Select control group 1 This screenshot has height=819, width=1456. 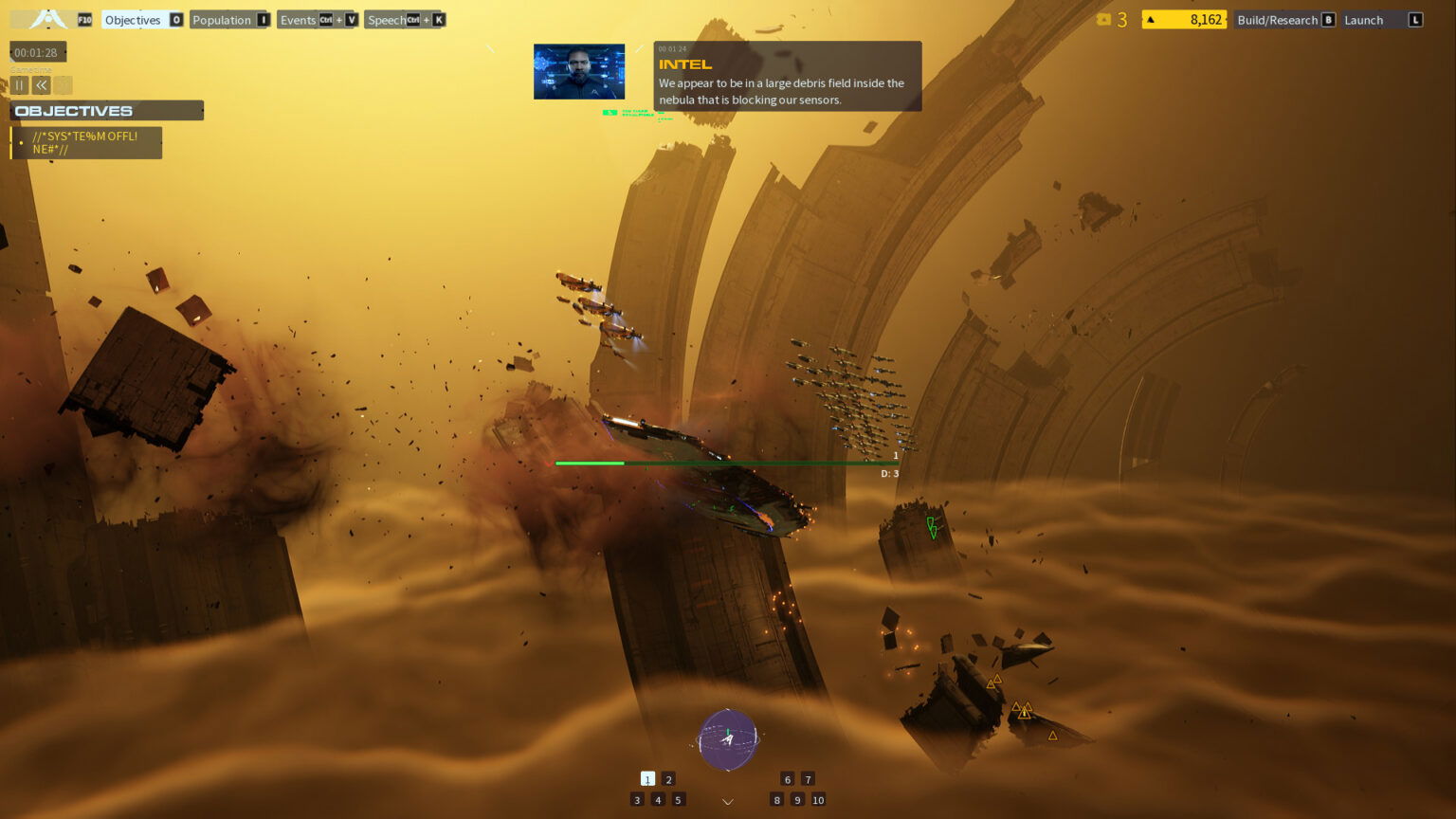coord(647,778)
